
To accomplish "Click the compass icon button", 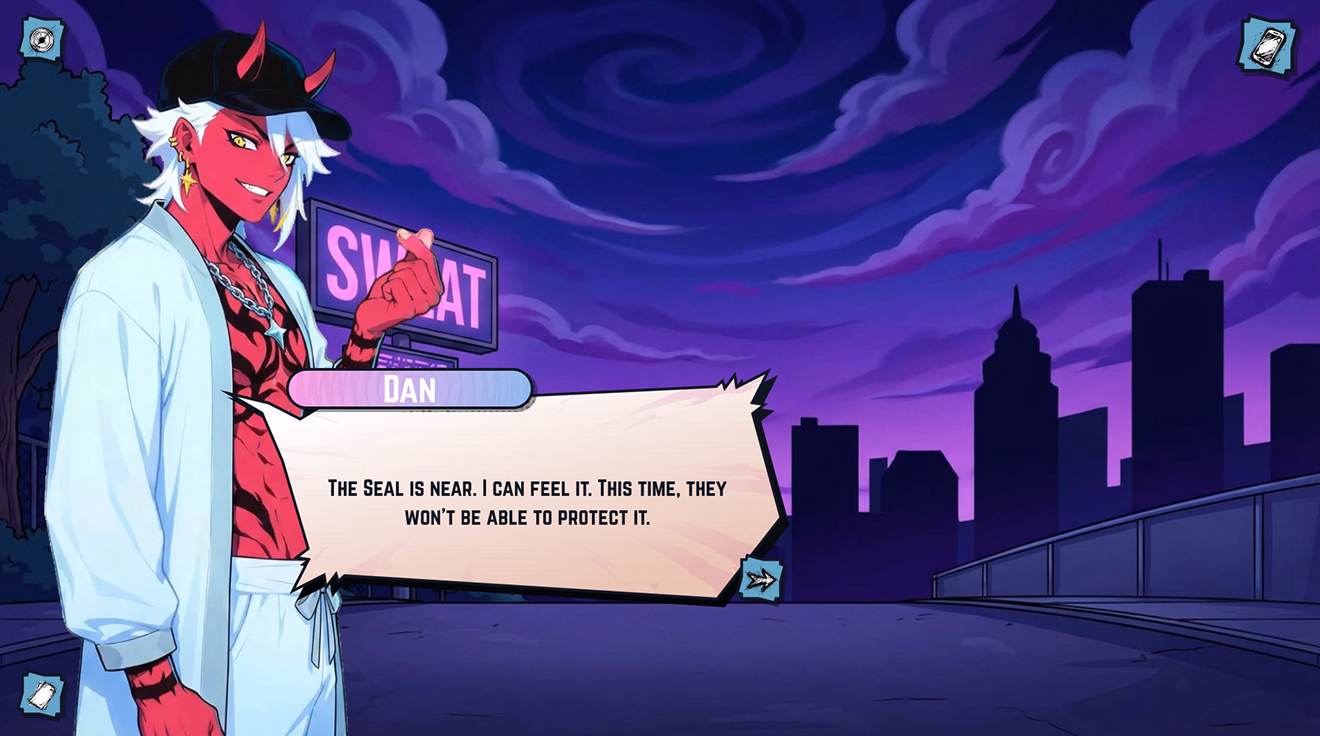I will click(42, 39).
